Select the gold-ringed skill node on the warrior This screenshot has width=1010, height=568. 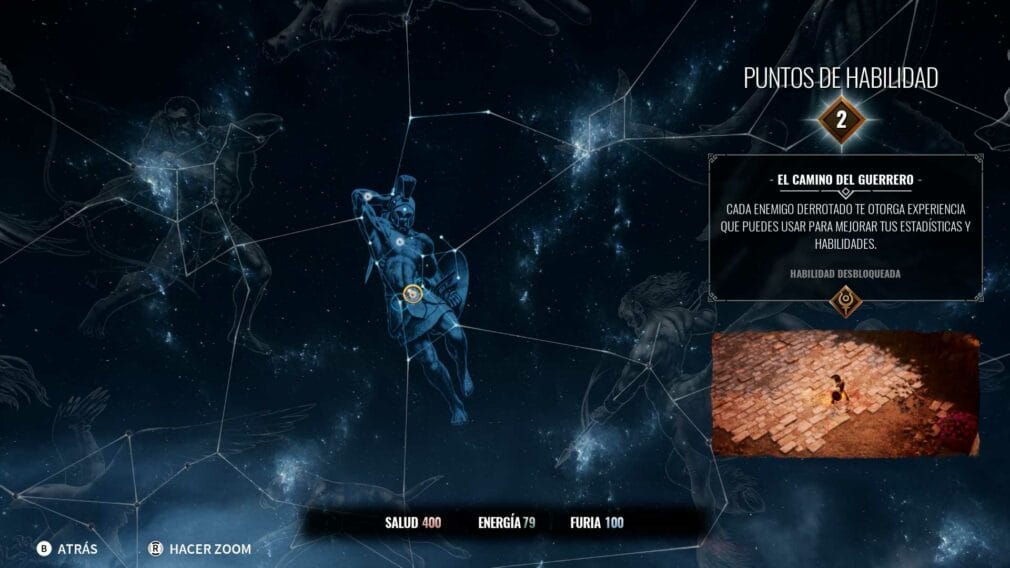pyautogui.click(x=412, y=293)
